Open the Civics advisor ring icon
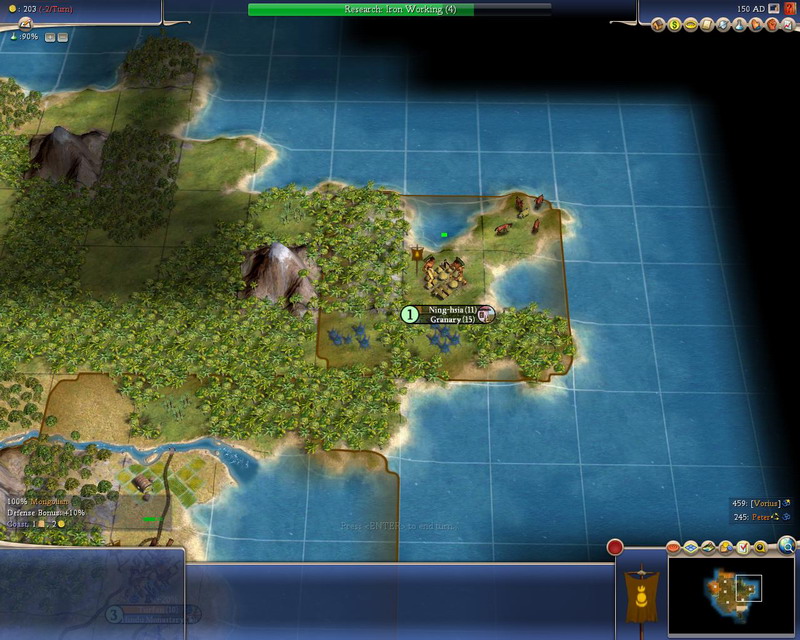The image size is (800, 640). pyautogui.click(x=690, y=23)
